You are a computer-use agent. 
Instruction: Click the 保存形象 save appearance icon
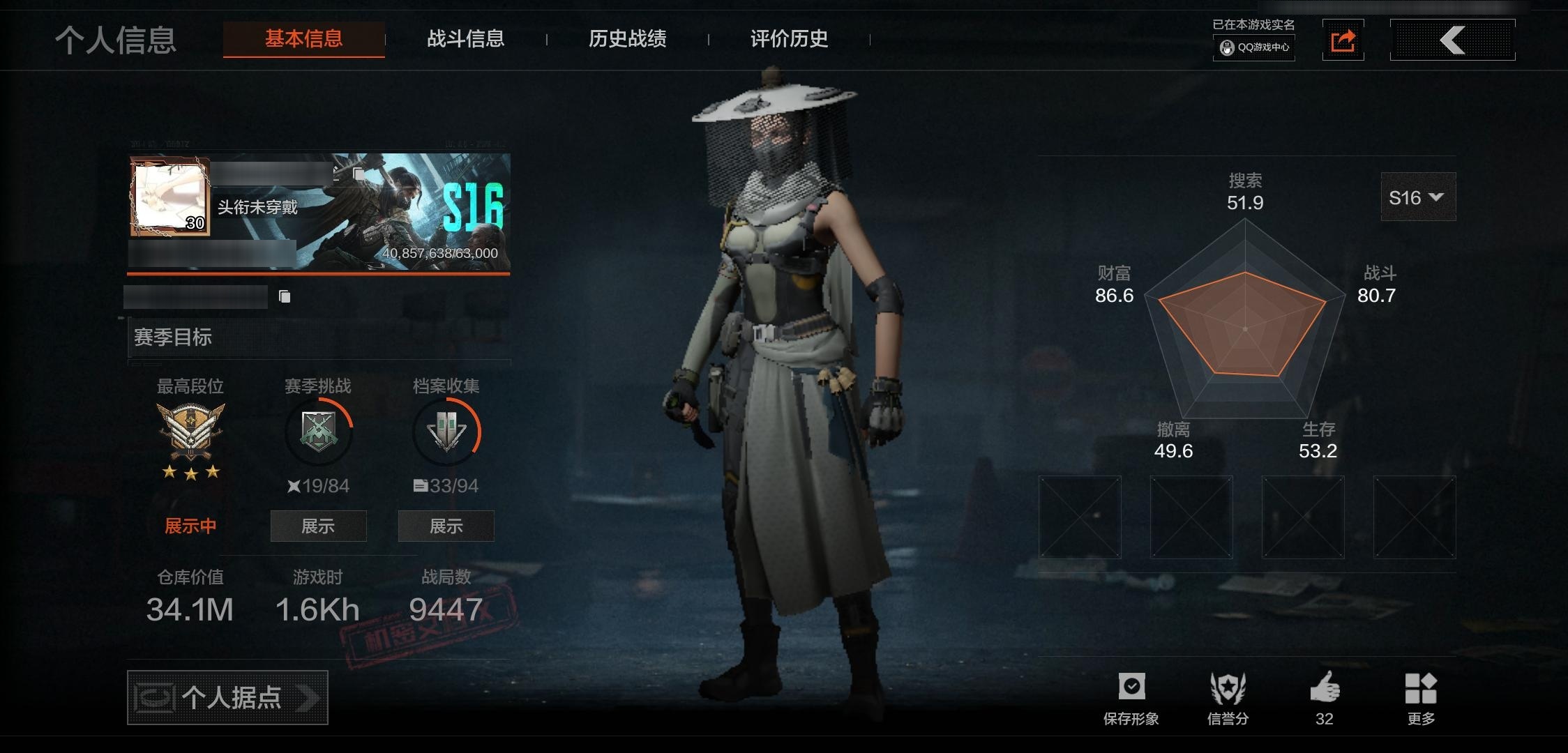[x=1131, y=687]
